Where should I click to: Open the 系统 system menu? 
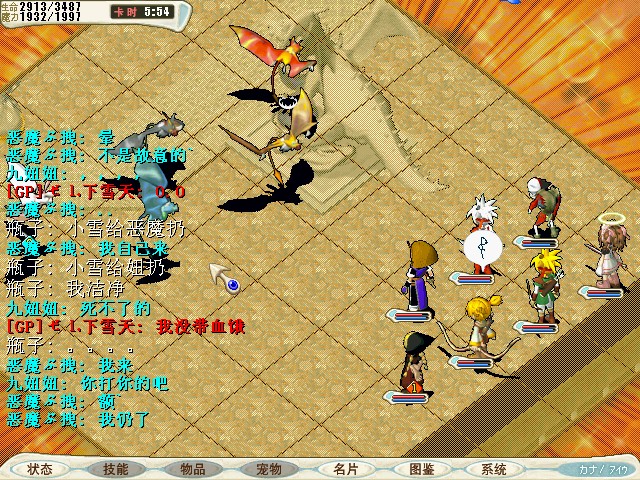pos(494,469)
